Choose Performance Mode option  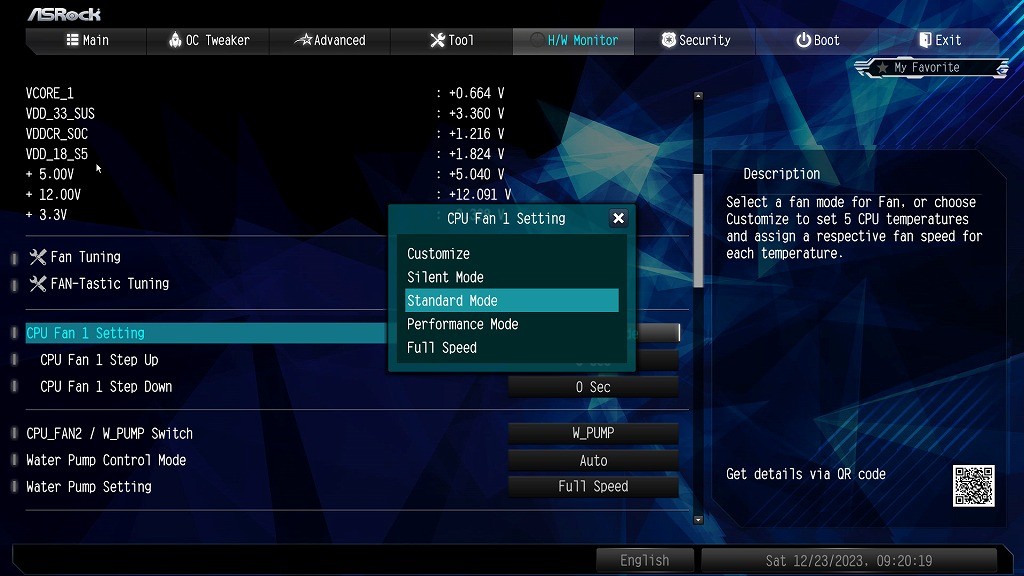click(462, 324)
